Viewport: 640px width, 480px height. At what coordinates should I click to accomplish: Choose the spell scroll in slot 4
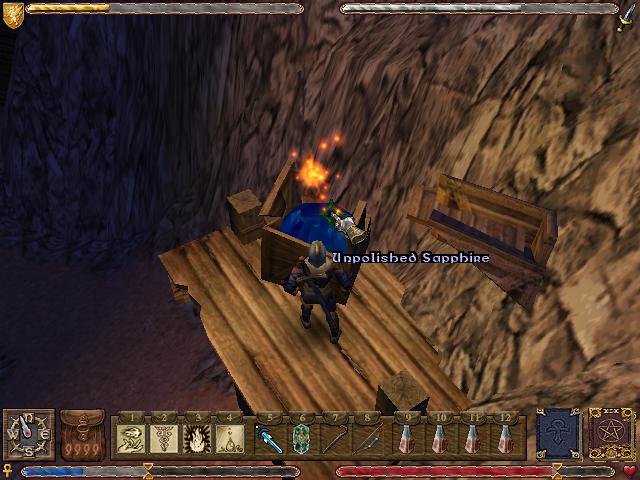click(230, 437)
